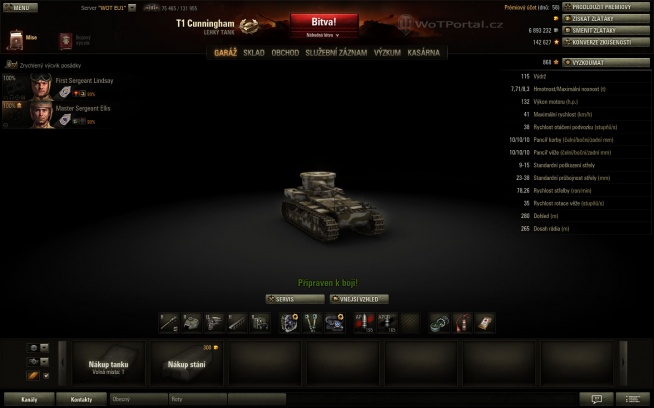Select the Garáž tab
The height and width of the screenshot is (408, 654).
(x=225, y=52)
